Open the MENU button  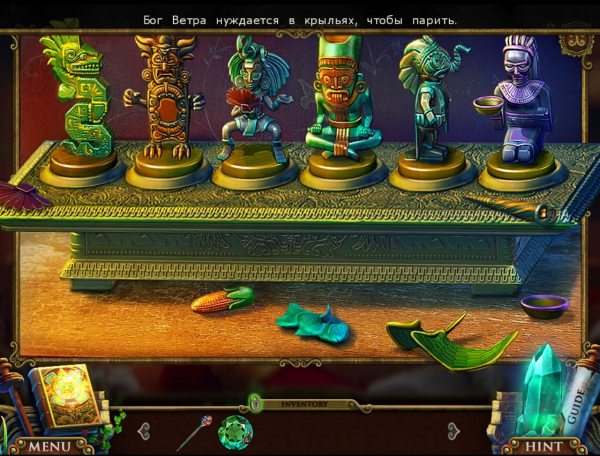pos(54,444)
